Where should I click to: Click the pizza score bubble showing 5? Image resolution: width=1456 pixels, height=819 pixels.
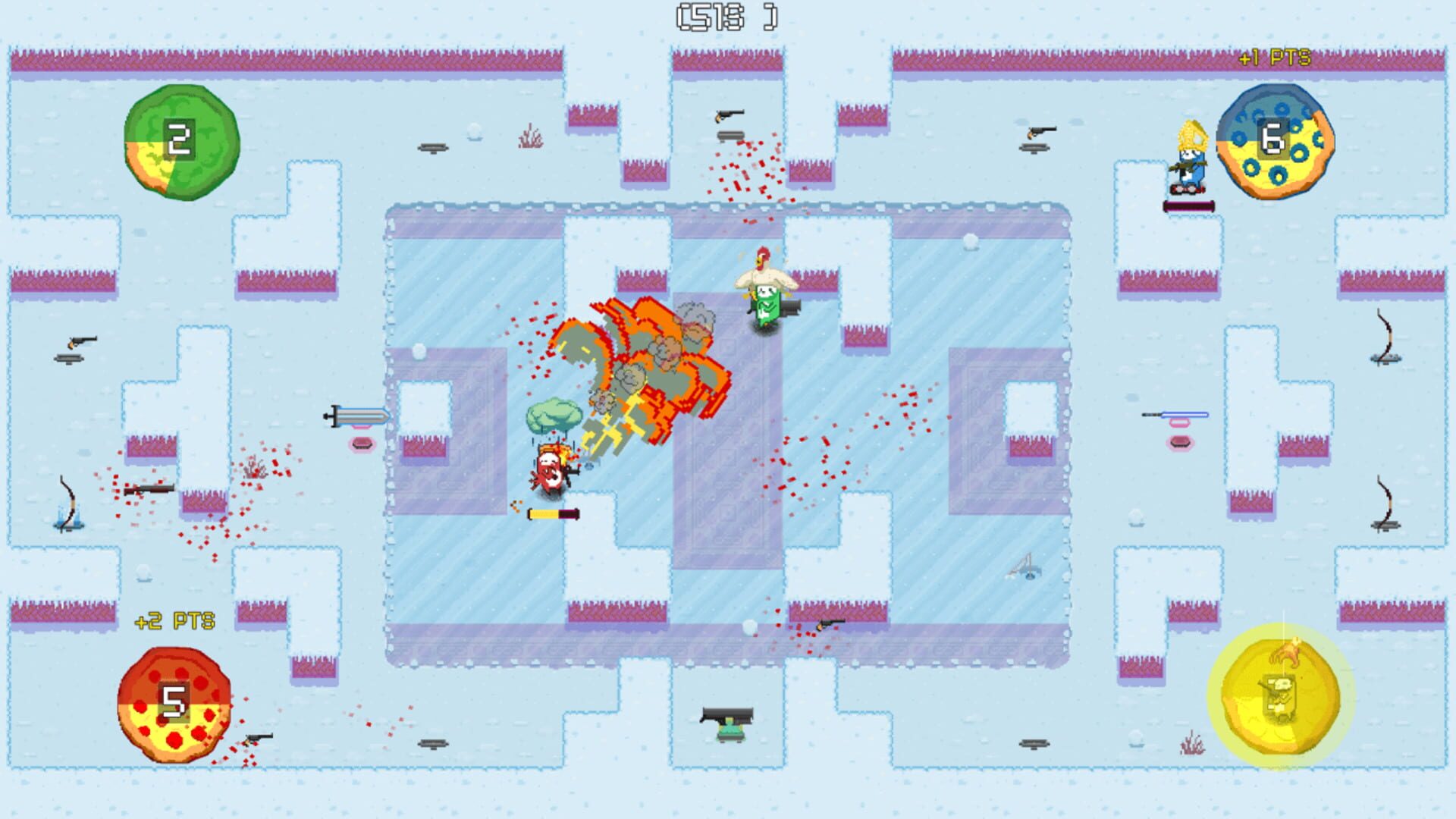pyautogui.click(x=174, y=705)
